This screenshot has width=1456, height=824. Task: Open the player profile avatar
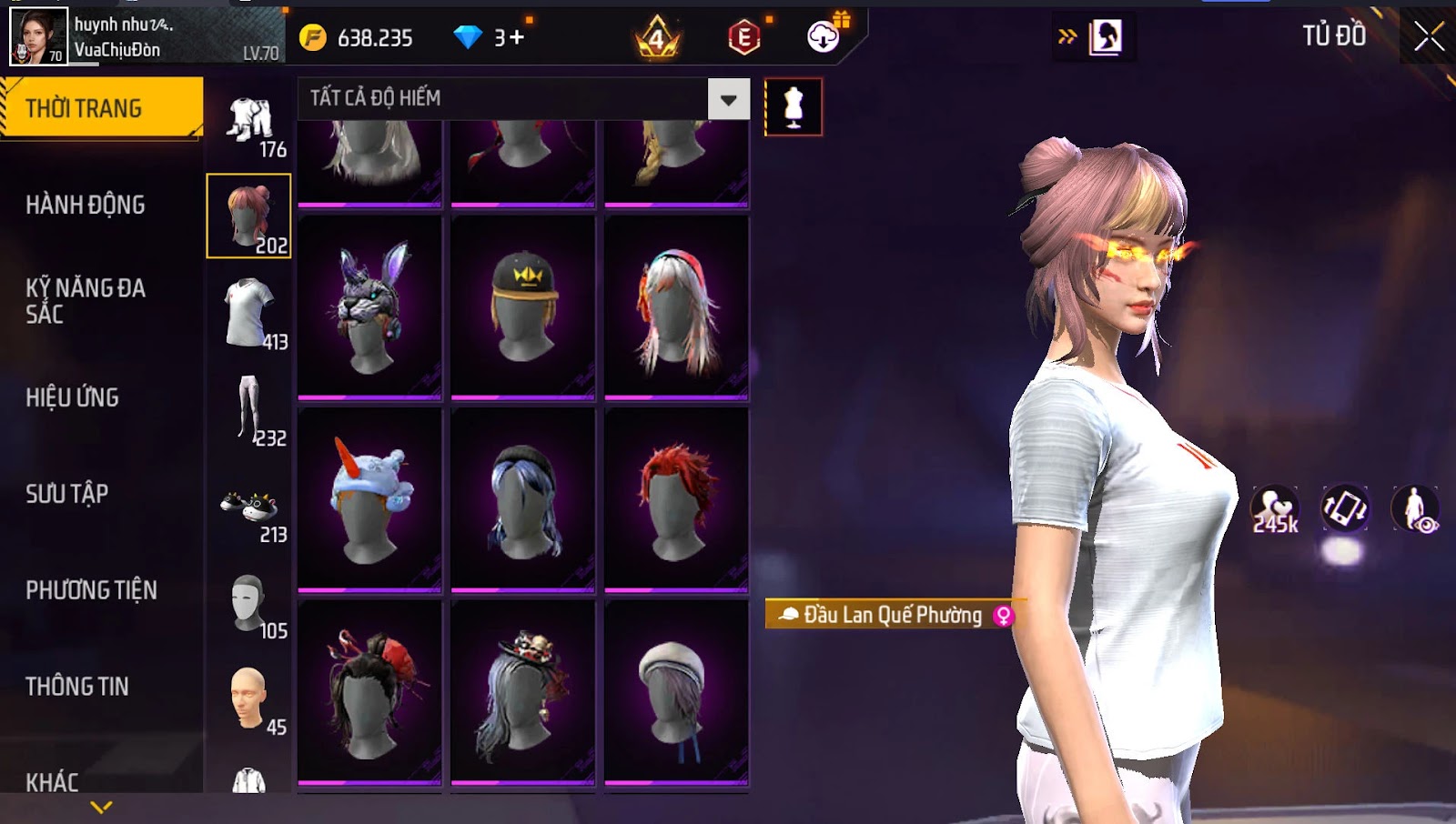pos(38,36)
